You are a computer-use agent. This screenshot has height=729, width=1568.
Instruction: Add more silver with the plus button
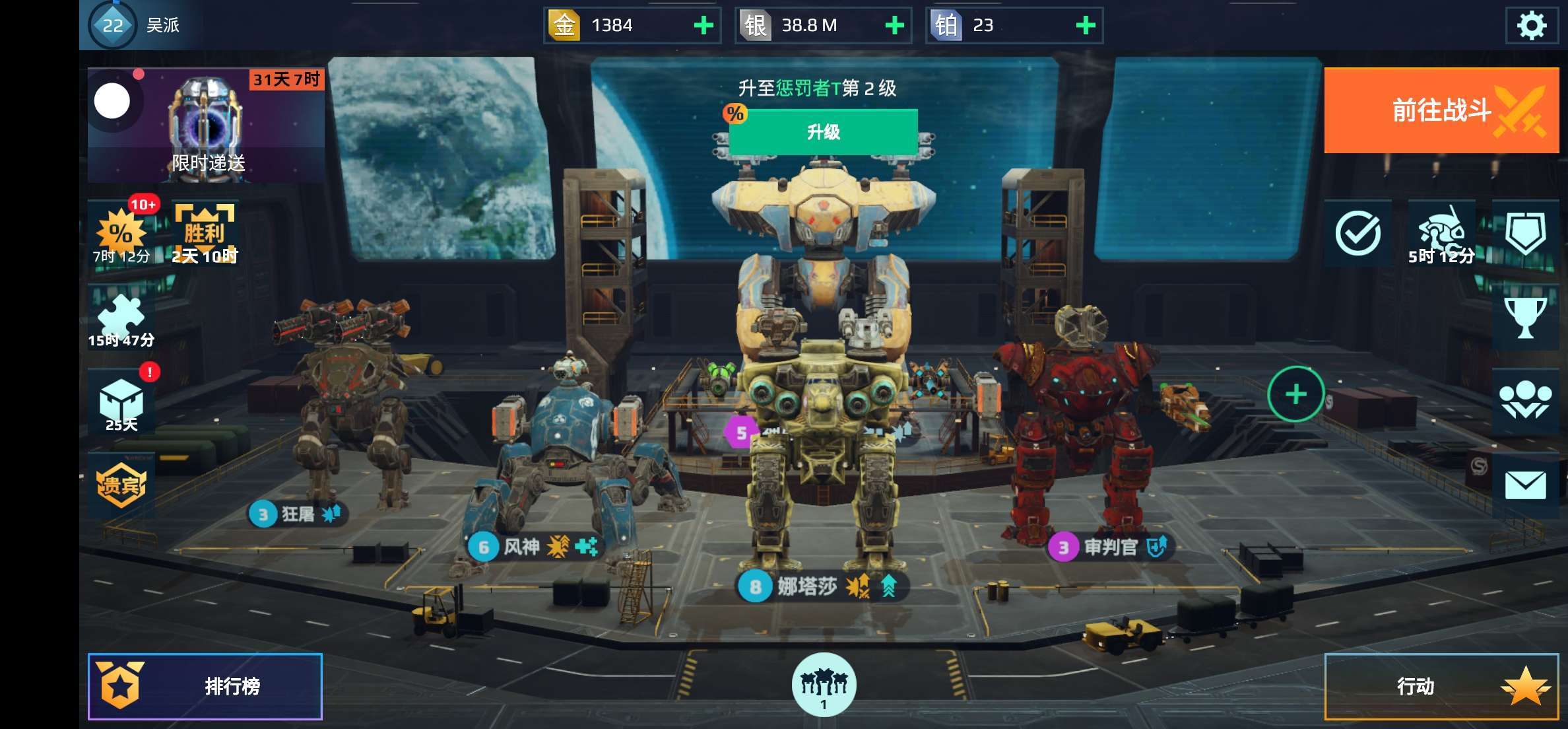pyautogui.click(x=894, y=26)
